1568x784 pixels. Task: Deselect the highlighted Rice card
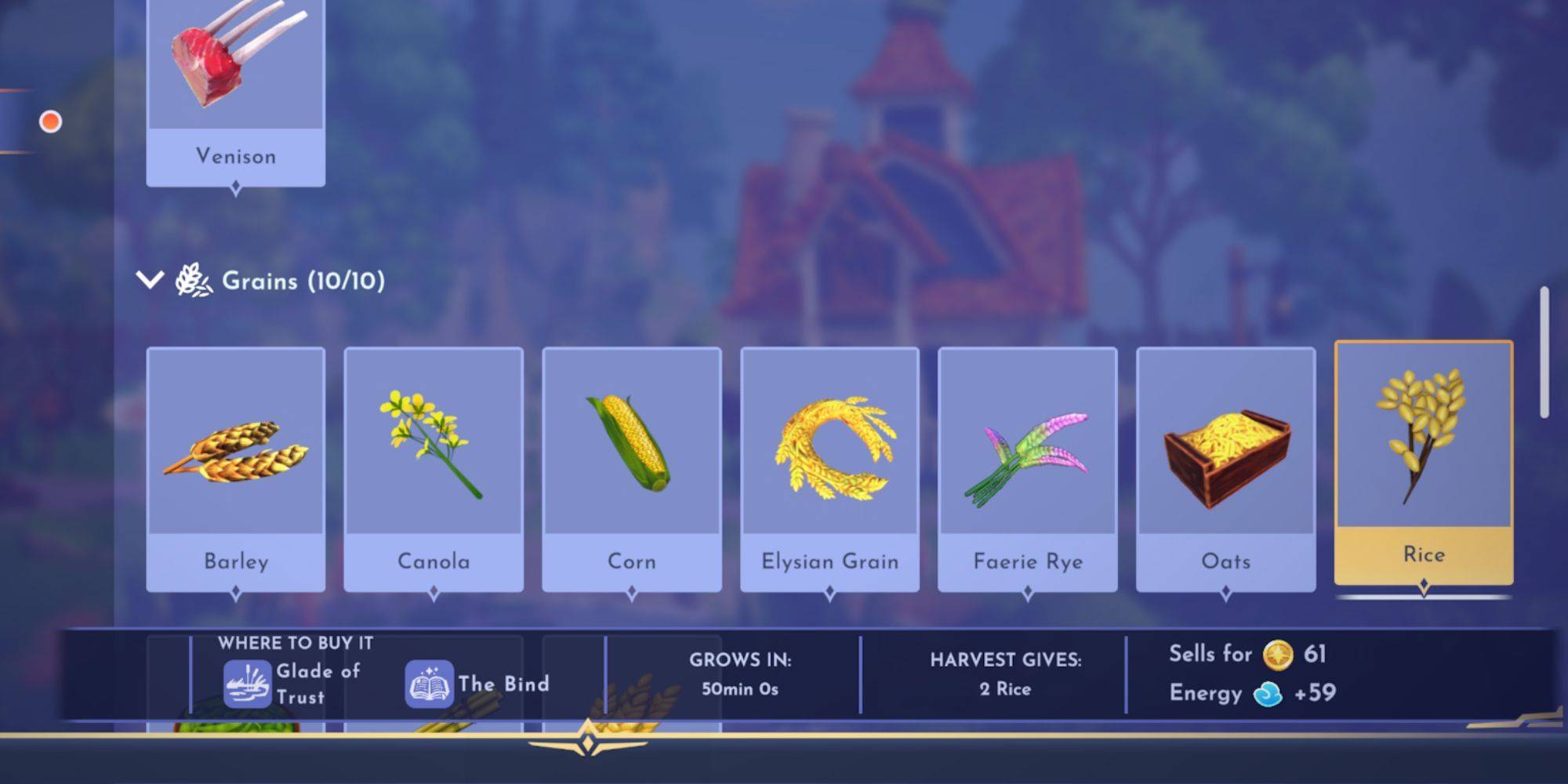[1423, 463]
